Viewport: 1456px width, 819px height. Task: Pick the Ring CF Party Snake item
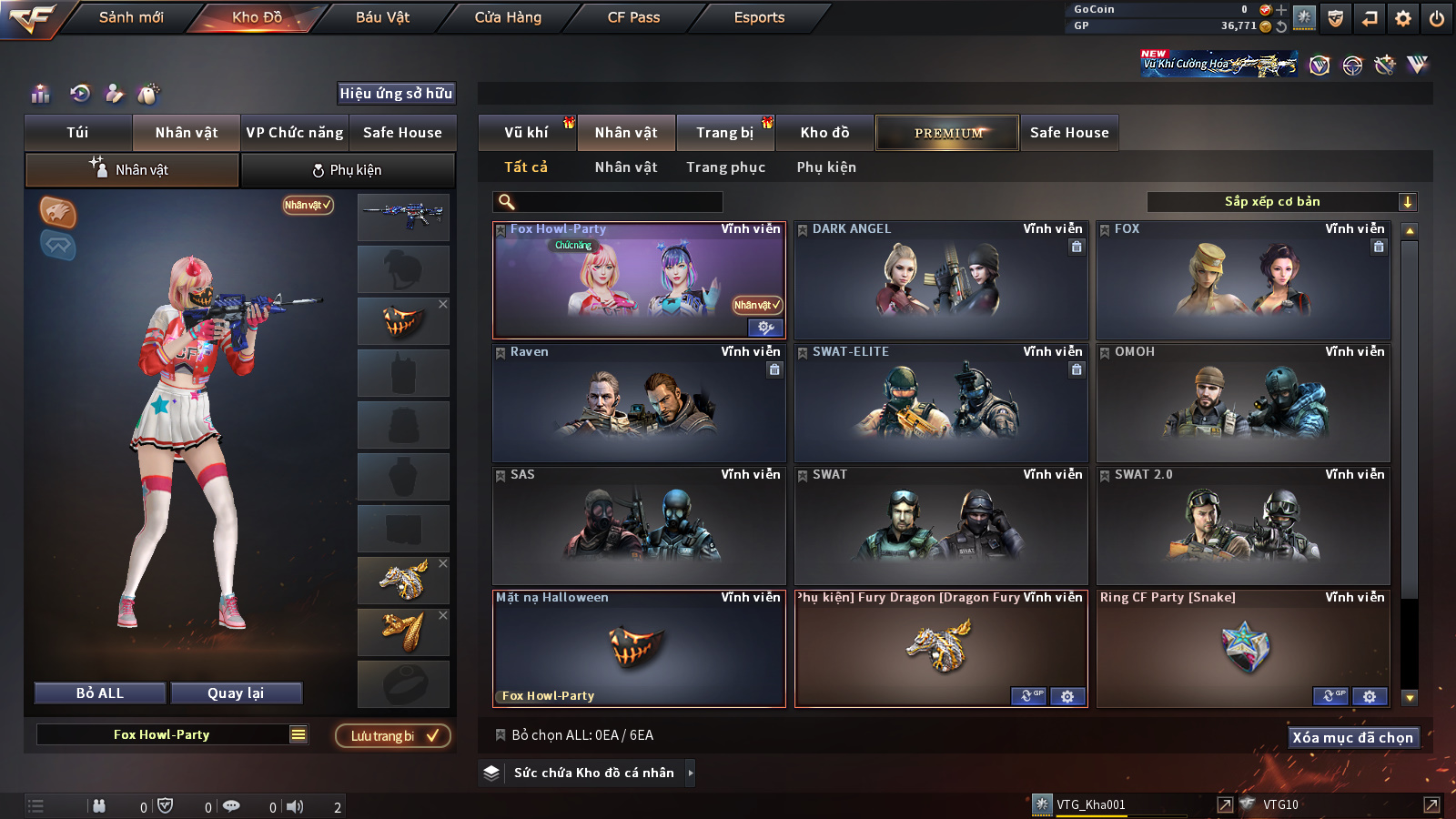(x=1243, y=648)
